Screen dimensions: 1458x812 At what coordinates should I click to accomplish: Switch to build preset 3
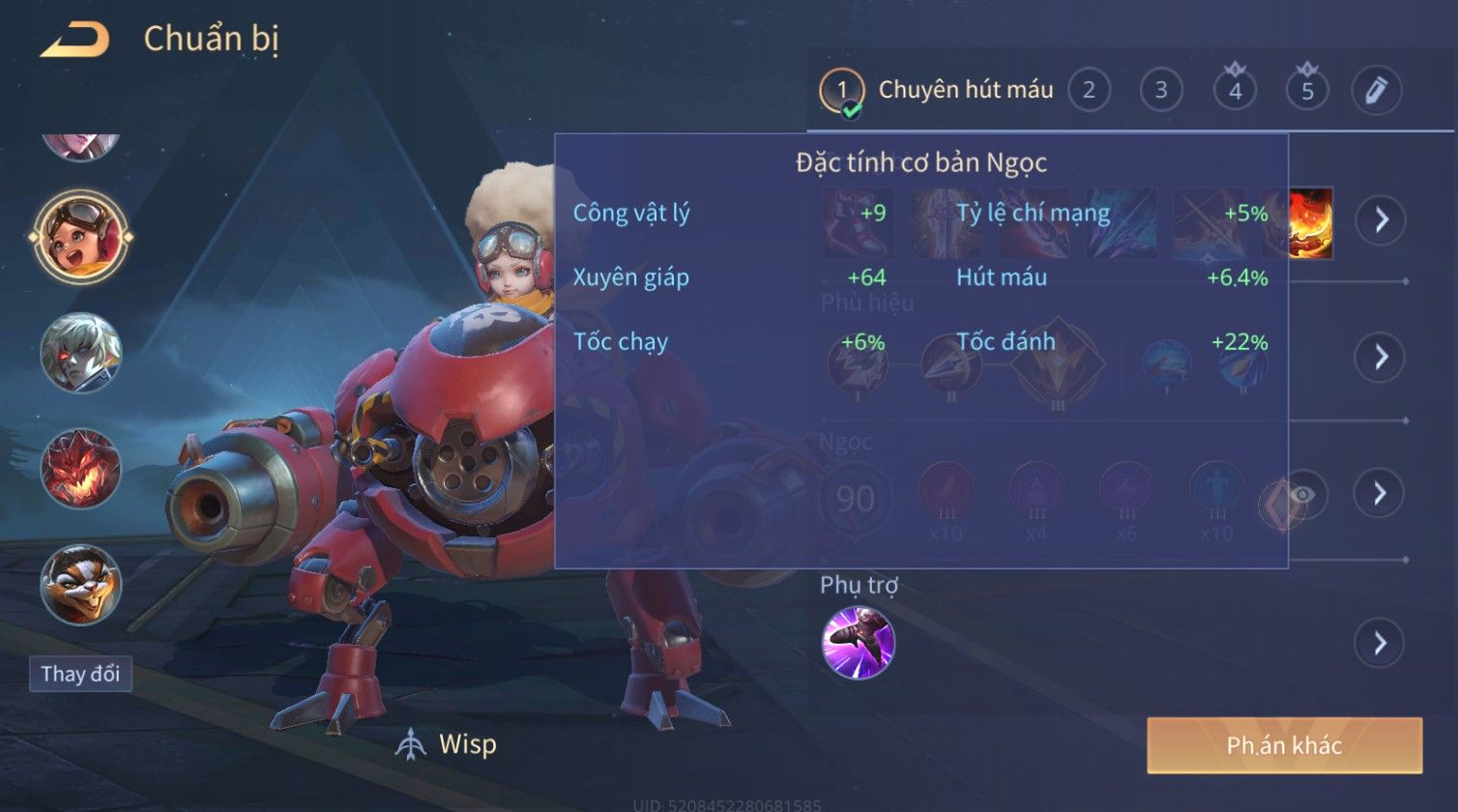coord(1161,91)
